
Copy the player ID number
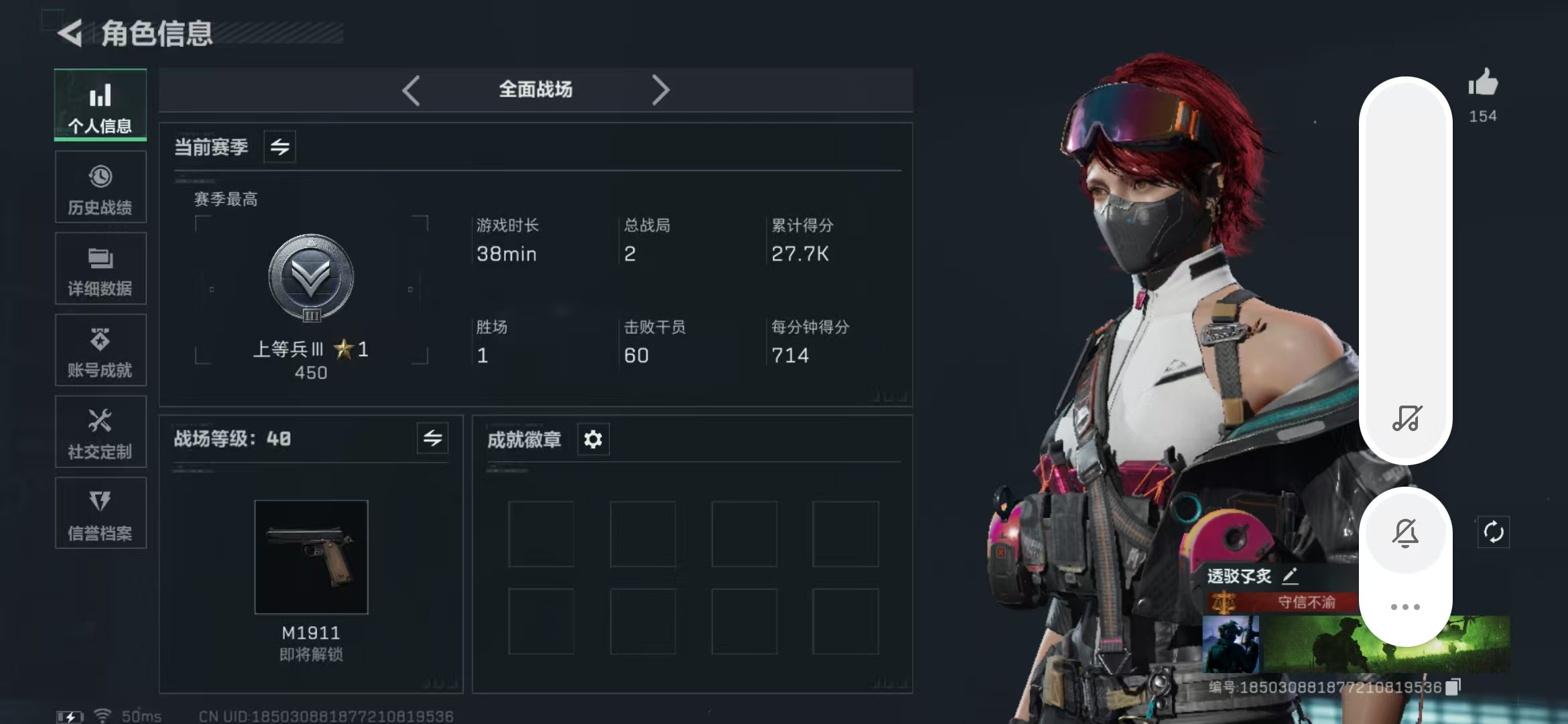coord(1453,687)
